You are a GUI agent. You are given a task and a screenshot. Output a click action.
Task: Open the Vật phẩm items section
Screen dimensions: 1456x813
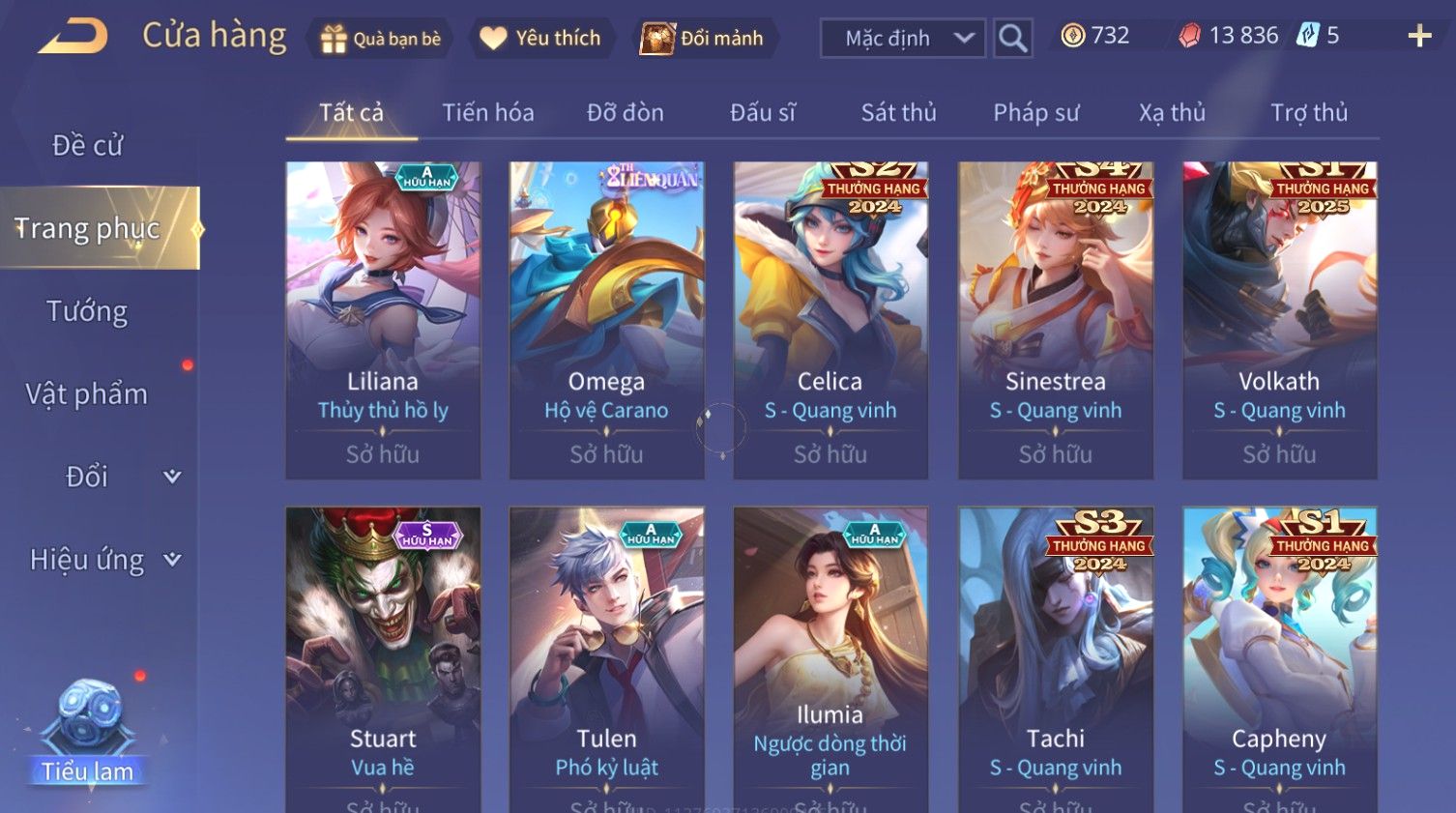(x=87, y=394)
